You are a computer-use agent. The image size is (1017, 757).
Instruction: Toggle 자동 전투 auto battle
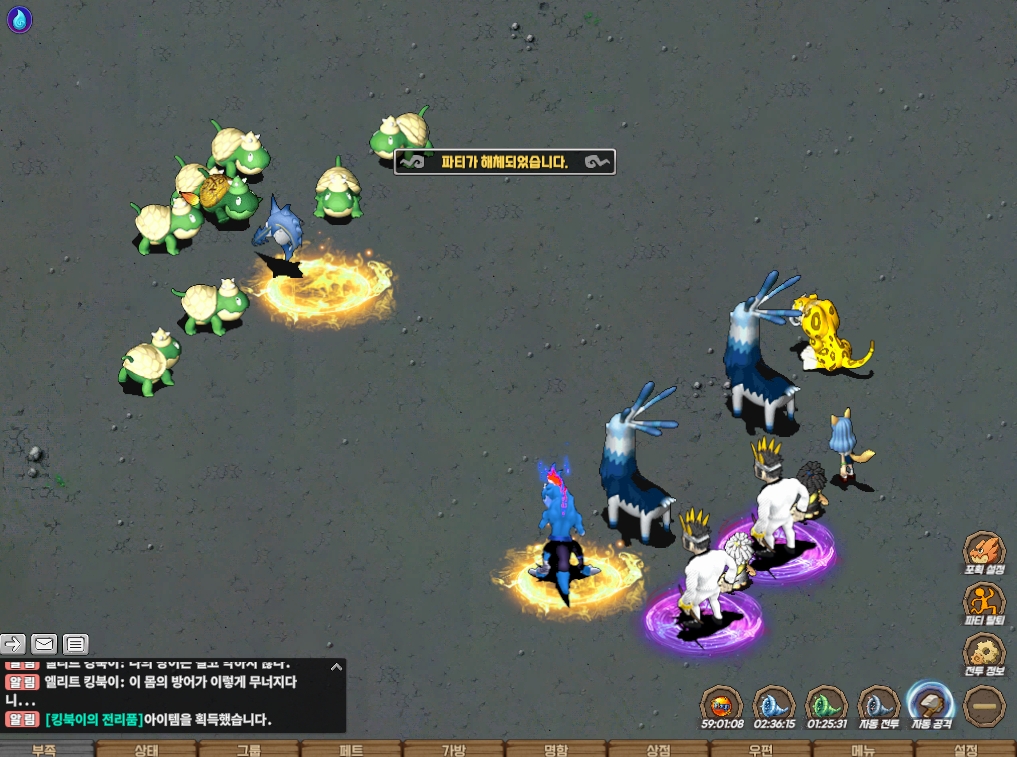[x=879, y=705]
